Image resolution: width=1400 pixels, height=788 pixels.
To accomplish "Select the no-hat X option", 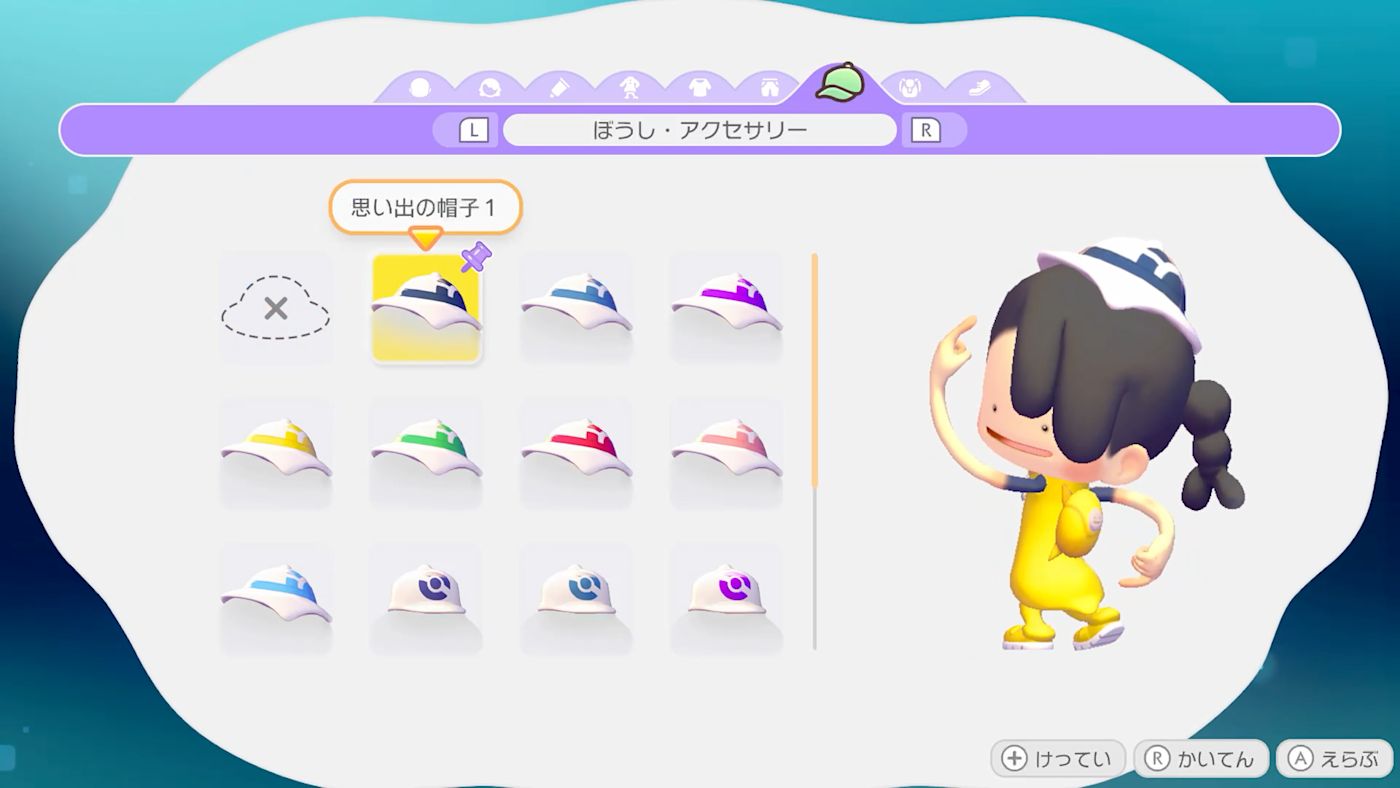I will coord(275,307).
